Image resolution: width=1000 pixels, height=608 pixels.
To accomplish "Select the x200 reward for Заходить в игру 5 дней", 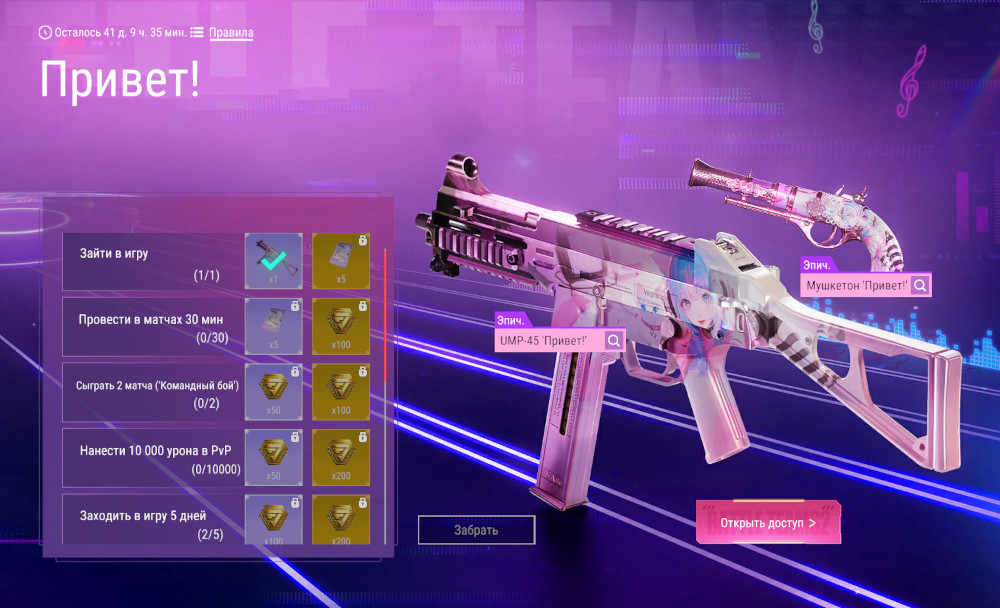I will pos(341,519).
